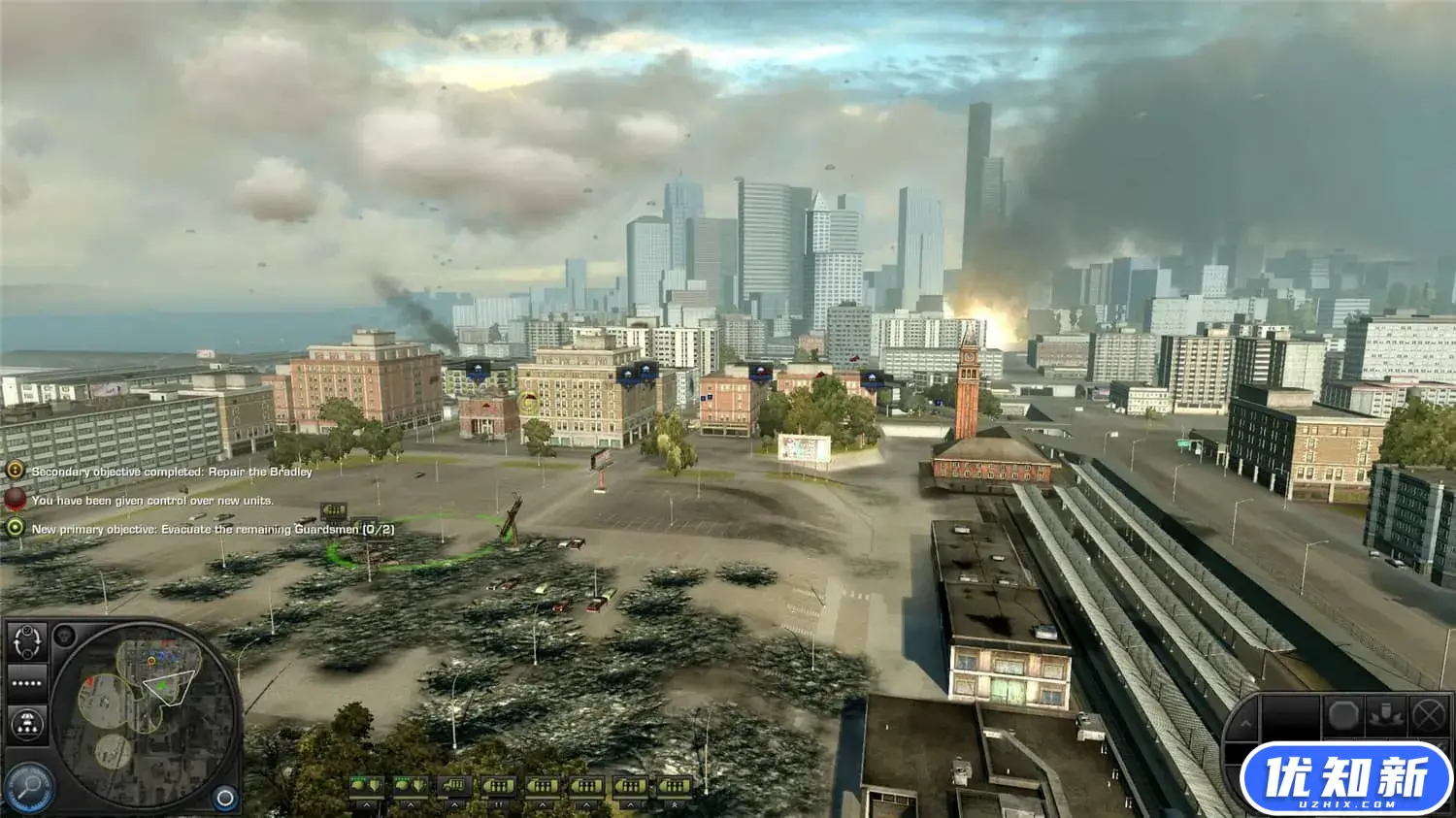Viewport: 1456px width, 818px height.
Task: Expand the first infantry squad's chevron
Action: point(368,804)
